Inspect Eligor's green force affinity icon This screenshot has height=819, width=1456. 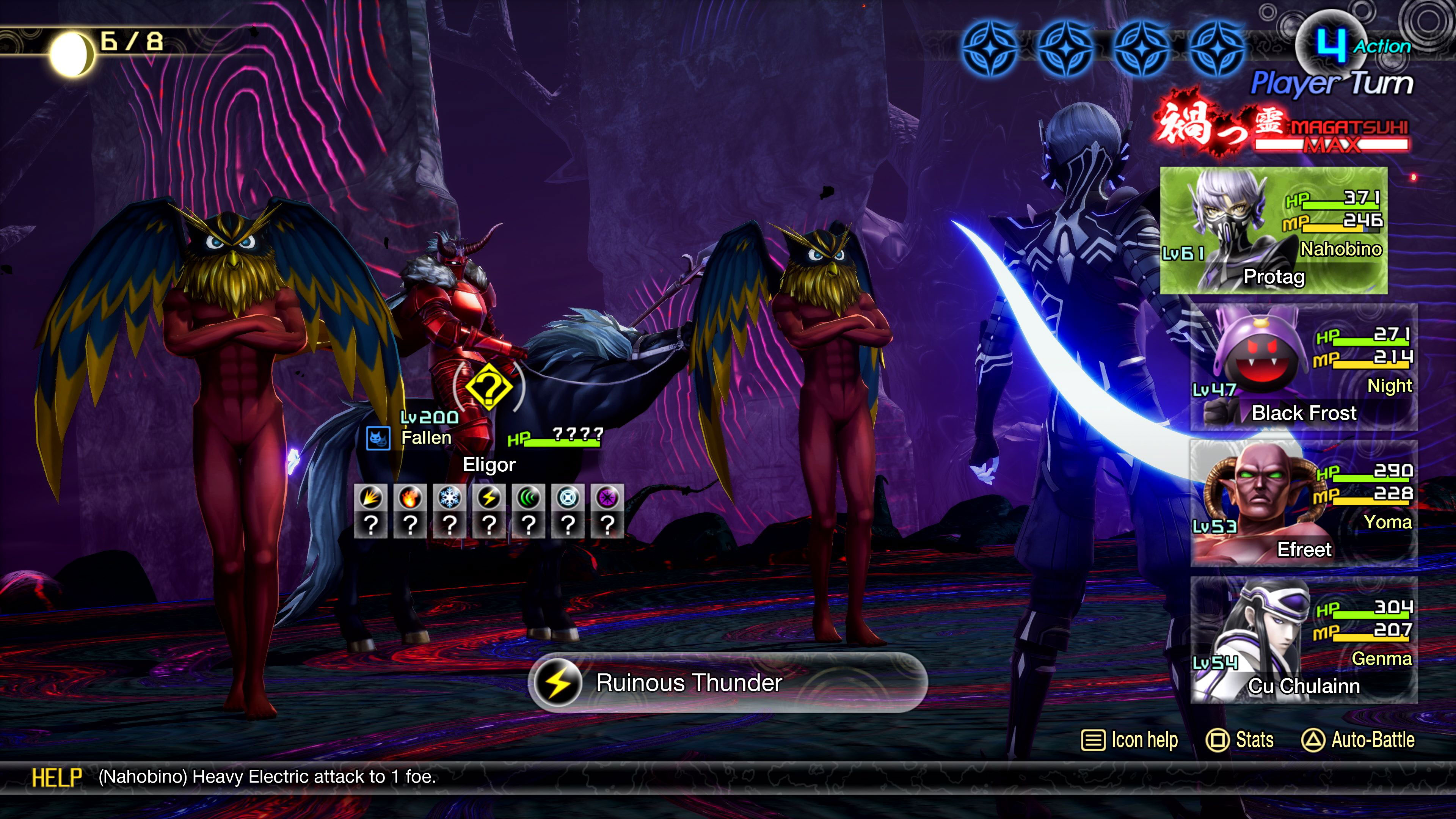(529, 498)
